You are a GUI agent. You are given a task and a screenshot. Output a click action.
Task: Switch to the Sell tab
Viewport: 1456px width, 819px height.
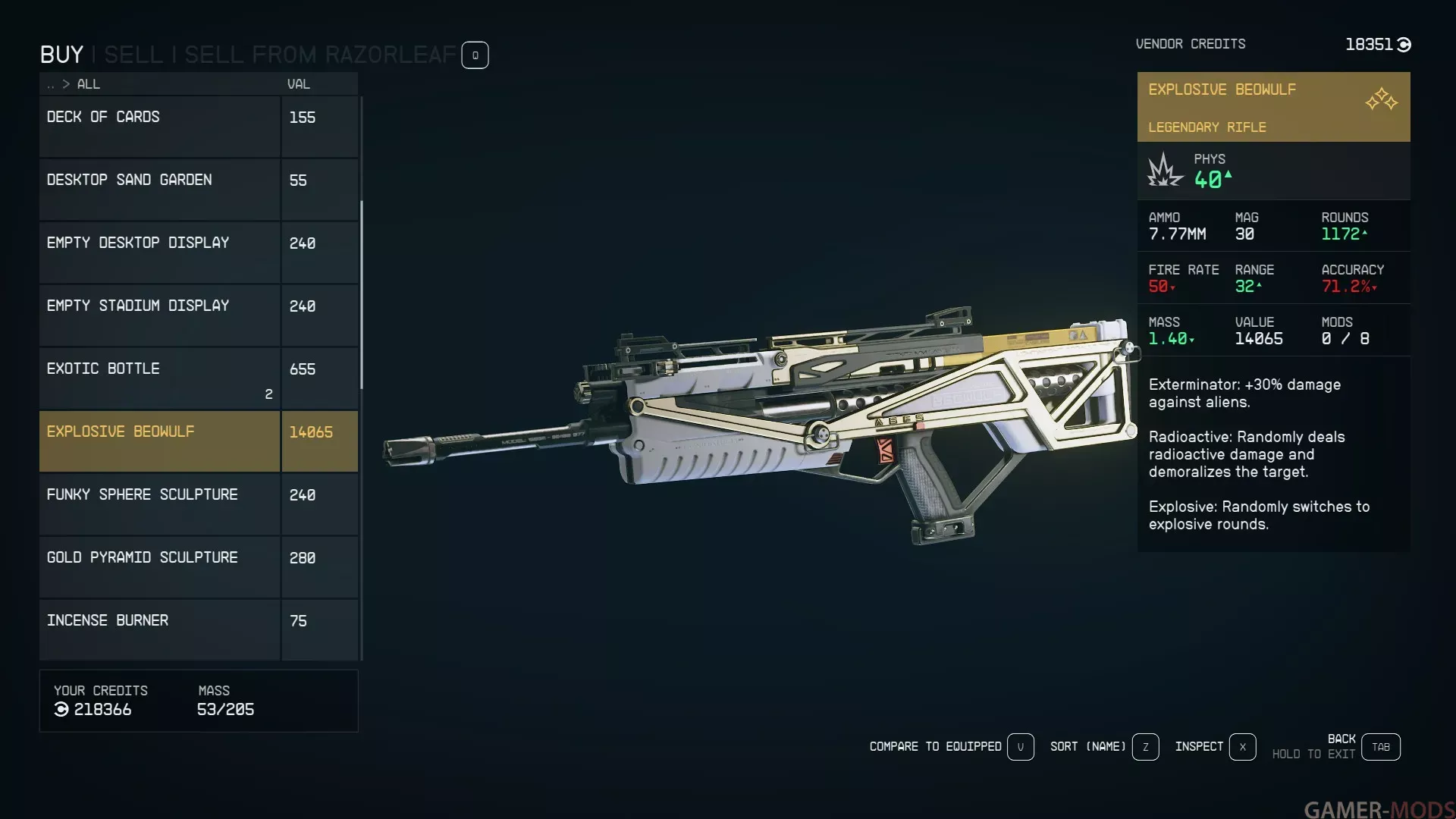[x=133, y=55]
